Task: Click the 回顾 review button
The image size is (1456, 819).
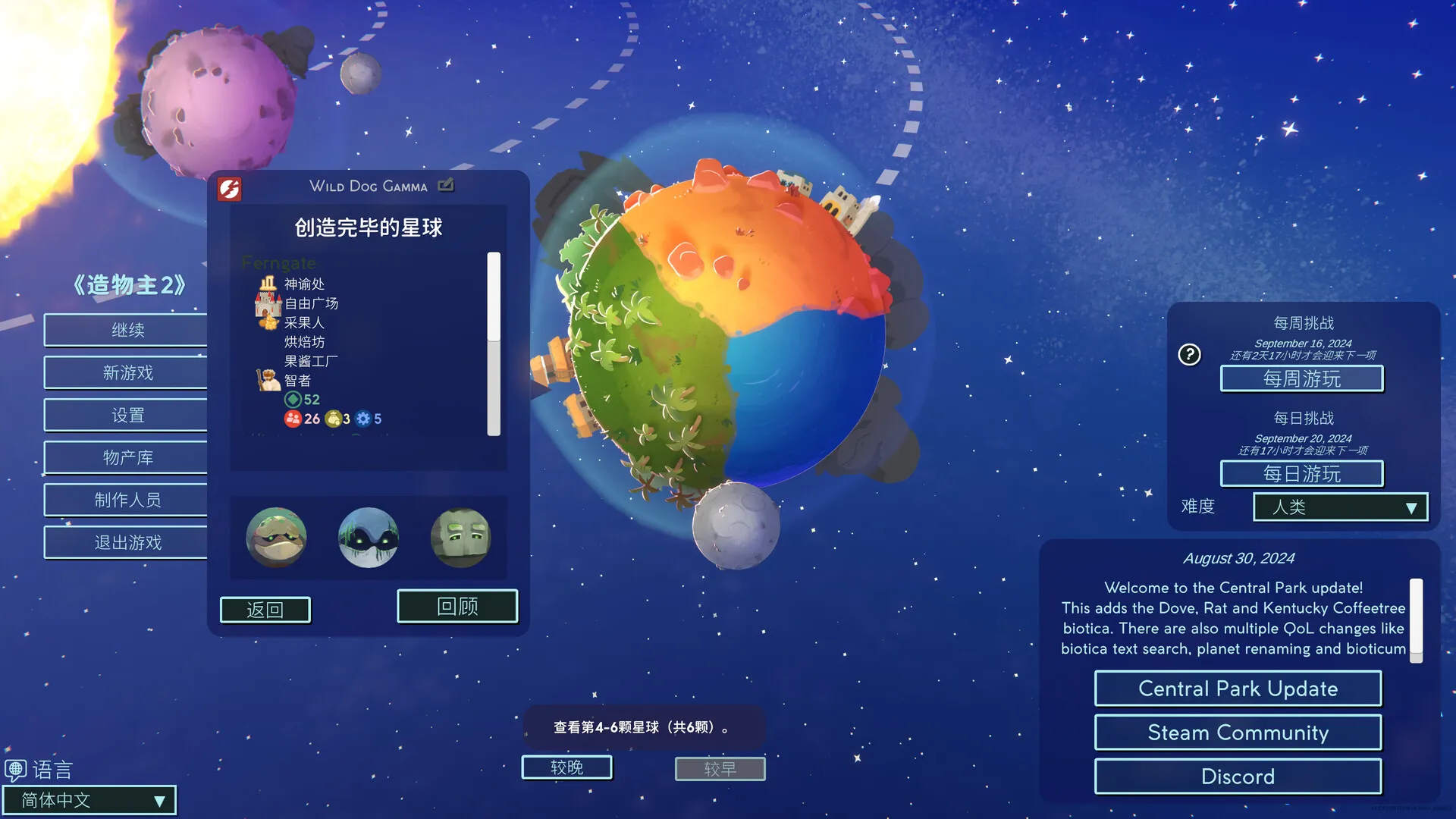Action: [457, 606]
